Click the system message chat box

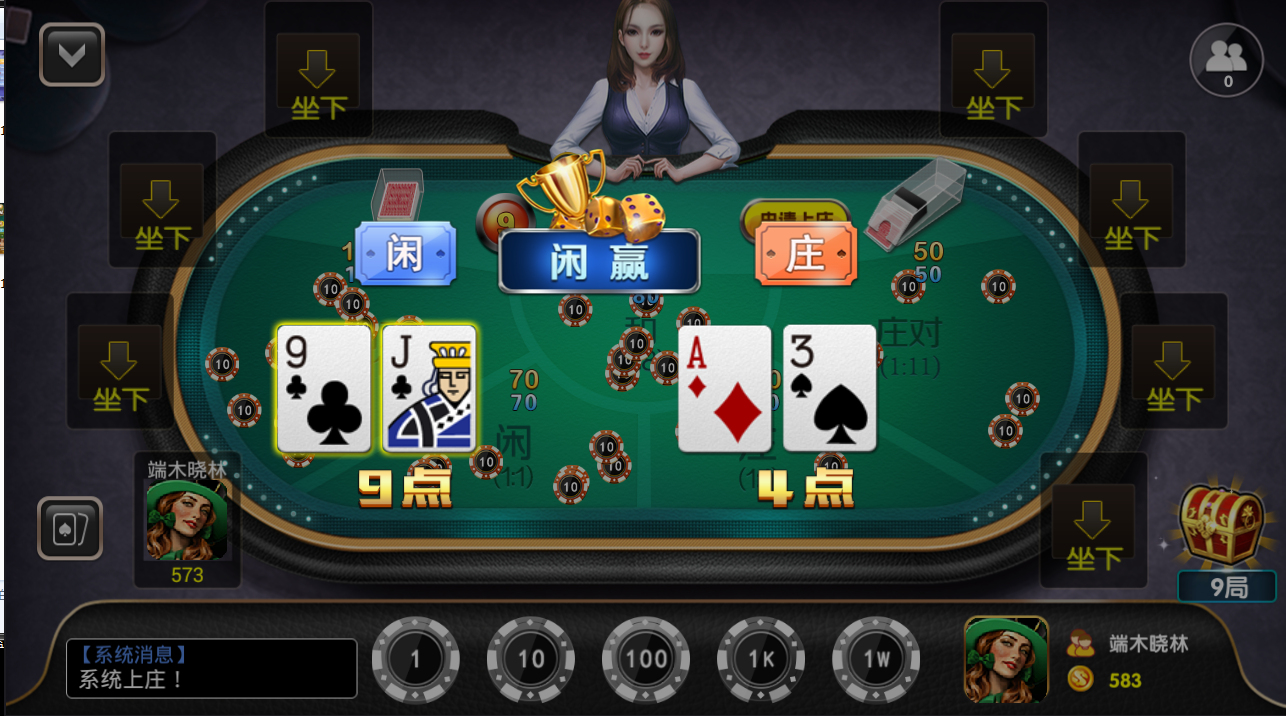(x=212, y=668)
